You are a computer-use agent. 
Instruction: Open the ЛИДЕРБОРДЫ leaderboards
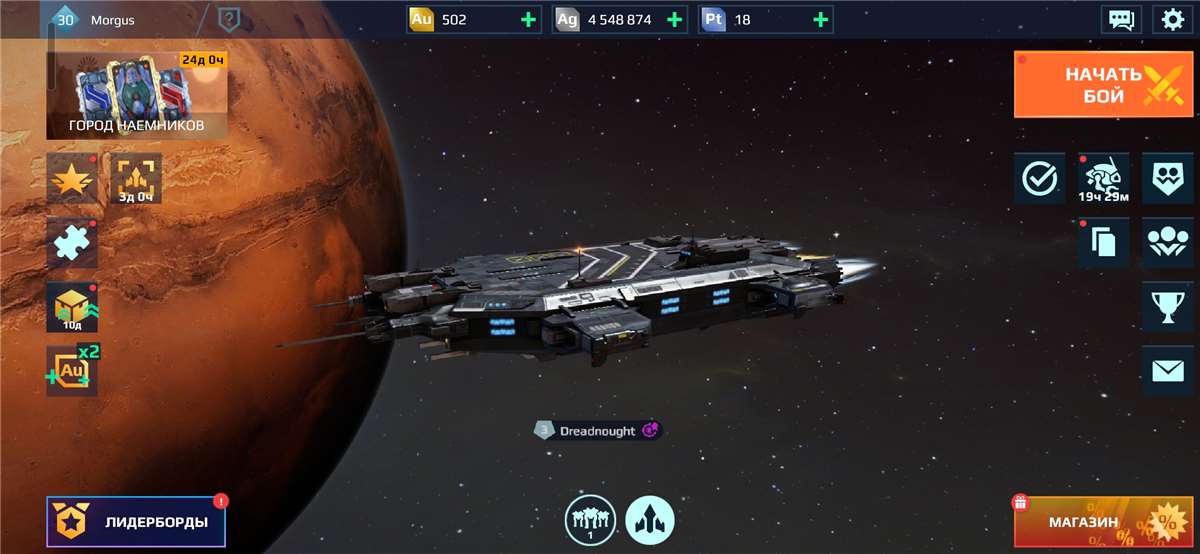pos(136,522)
